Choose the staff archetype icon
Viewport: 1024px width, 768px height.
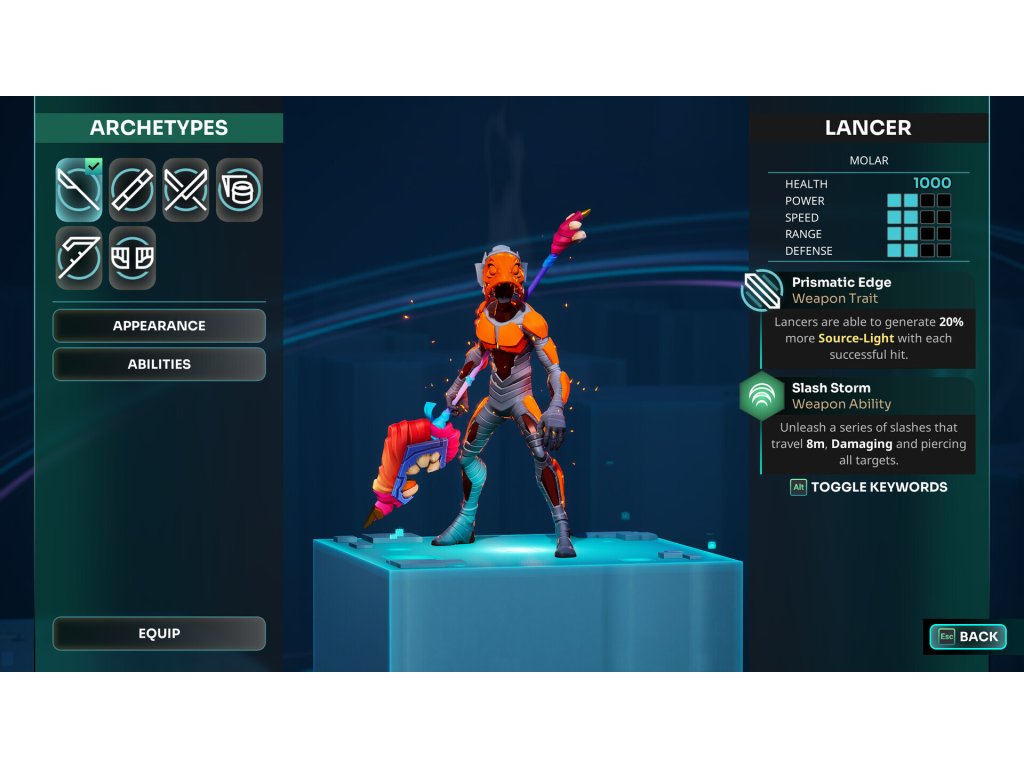133,189
